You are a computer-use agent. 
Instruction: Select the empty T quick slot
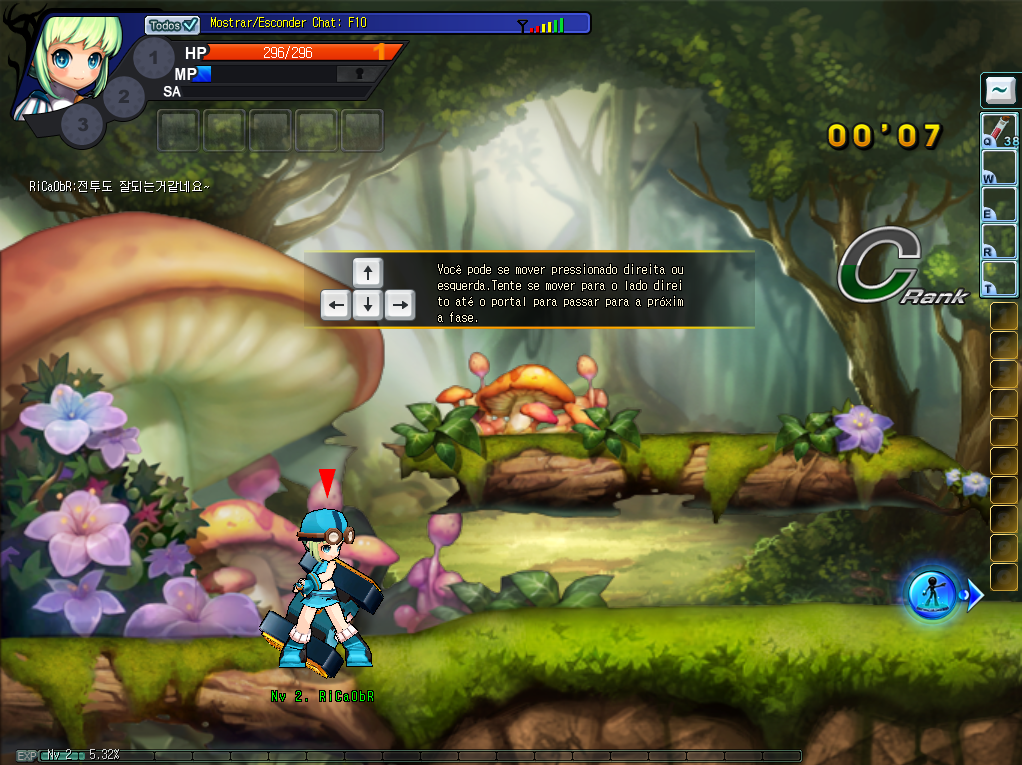point(999,278)
